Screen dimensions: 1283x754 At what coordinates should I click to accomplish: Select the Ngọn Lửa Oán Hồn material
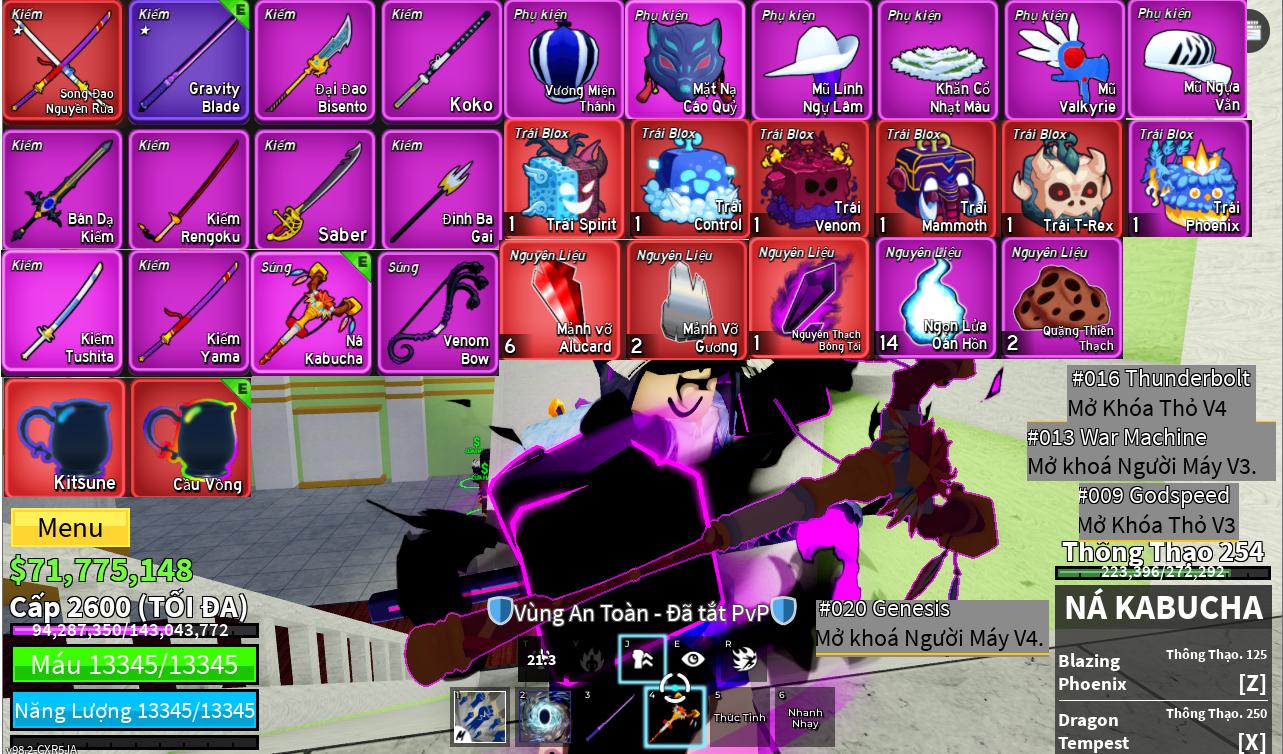pyautogui.click(x=936, y=300)
